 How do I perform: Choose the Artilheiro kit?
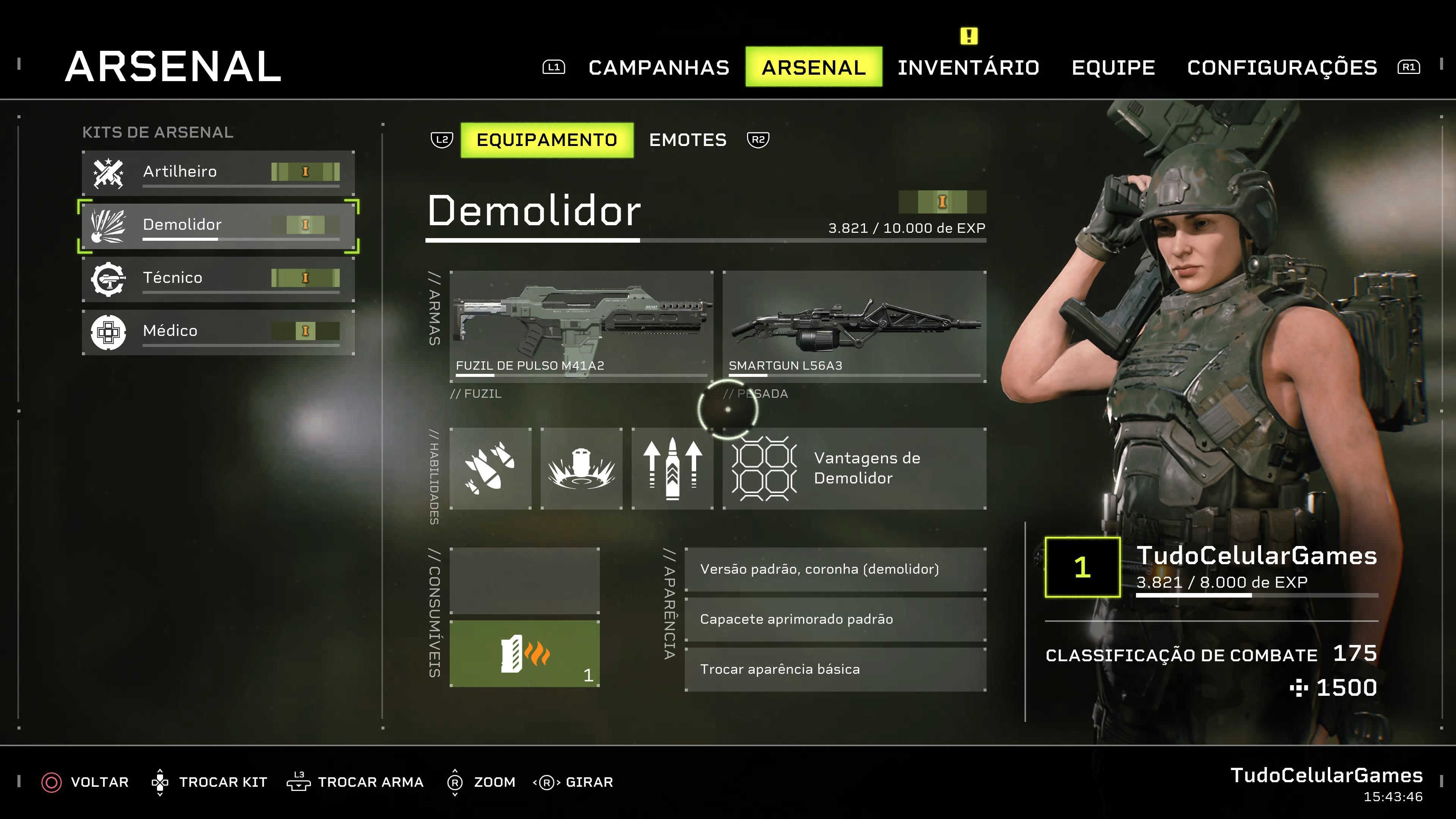[218, 172]
